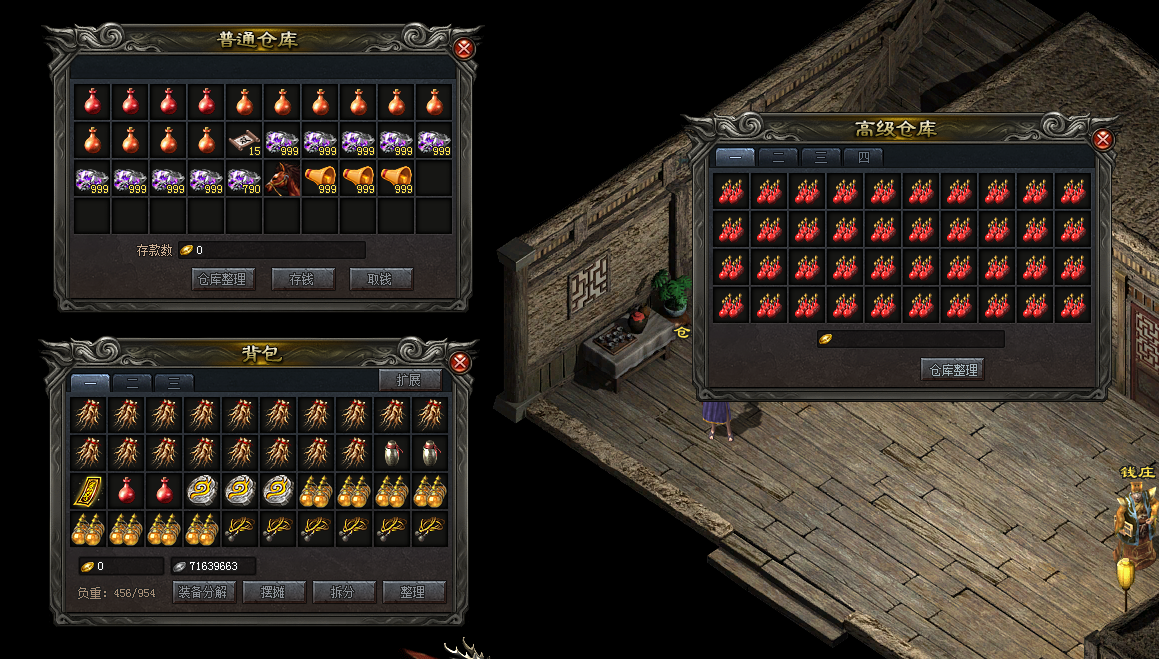This screenshot has height=659, width=1159.
Task: Click the 装备分解 equipment dismantle button
Action: (204, 592)
